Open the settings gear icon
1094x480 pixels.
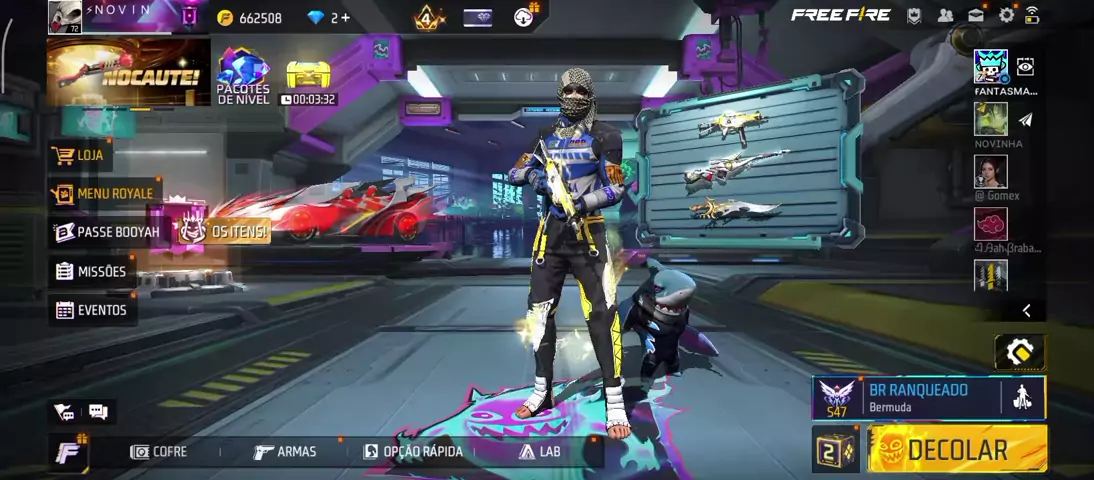pos(1006,15)
